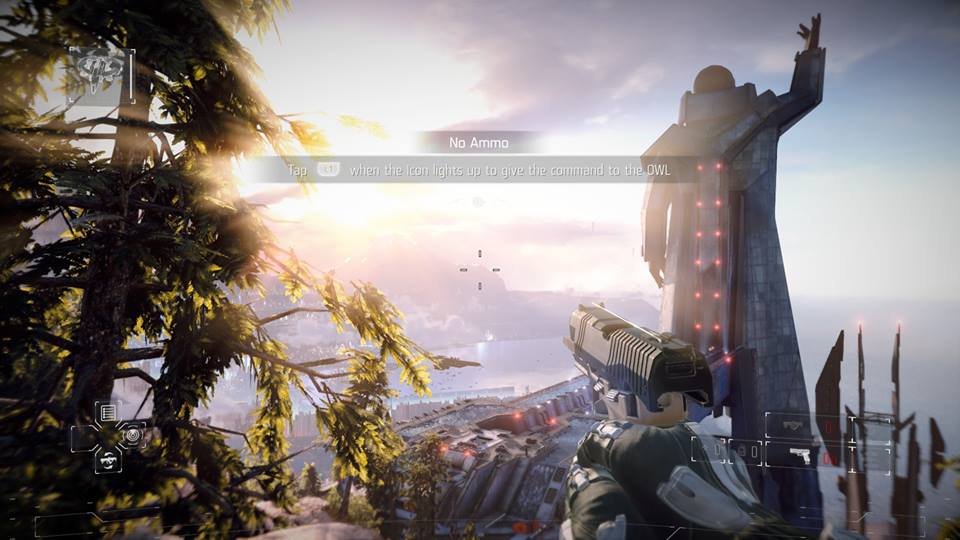Select the bottom drone icon on the command pad
Viewport: 960px width, 540px height.
click(108, 459)
